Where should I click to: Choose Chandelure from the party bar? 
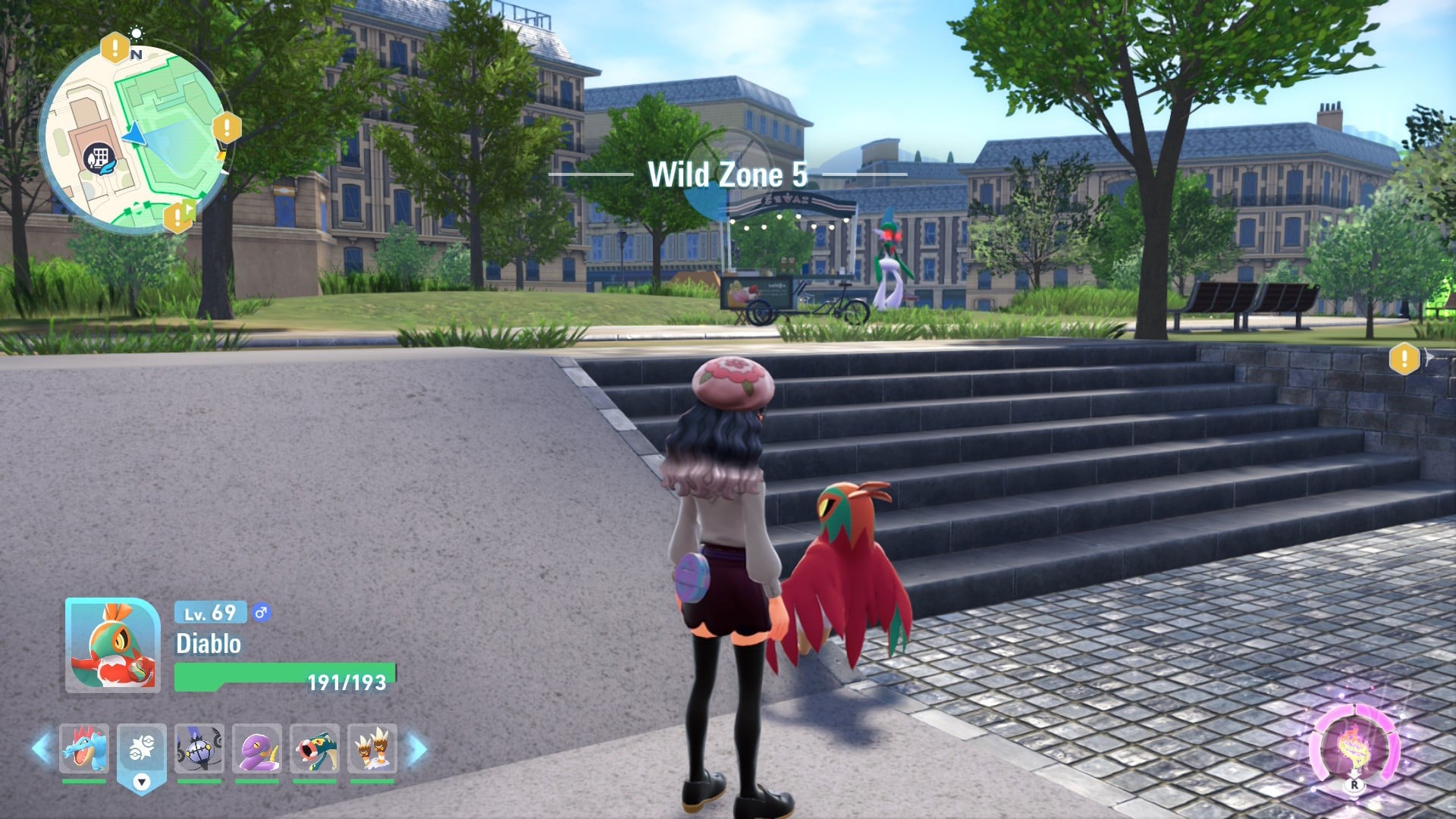coord(199,748)
